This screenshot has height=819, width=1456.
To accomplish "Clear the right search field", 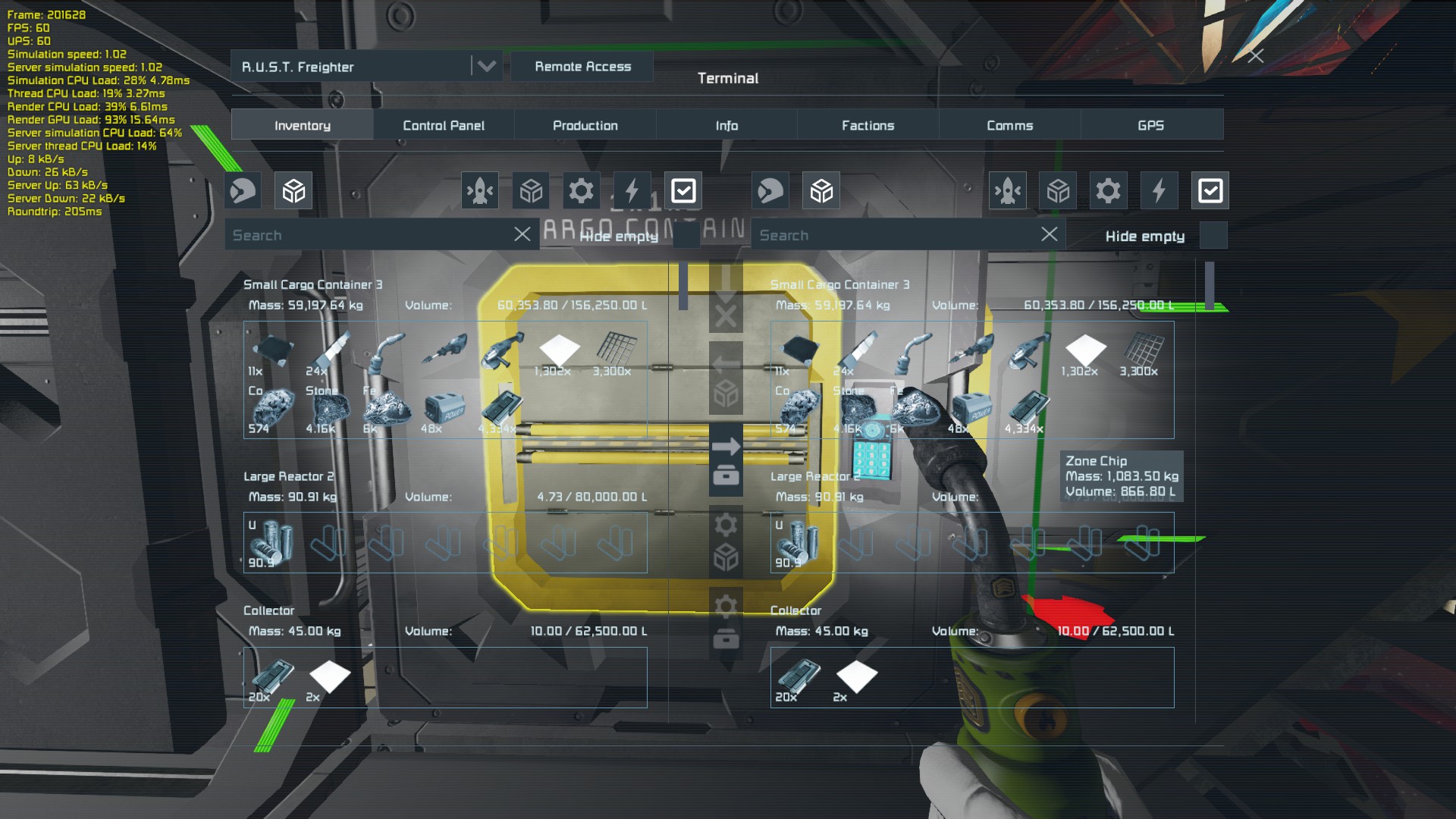I will pyautogui.click(x=1049, y=234).
